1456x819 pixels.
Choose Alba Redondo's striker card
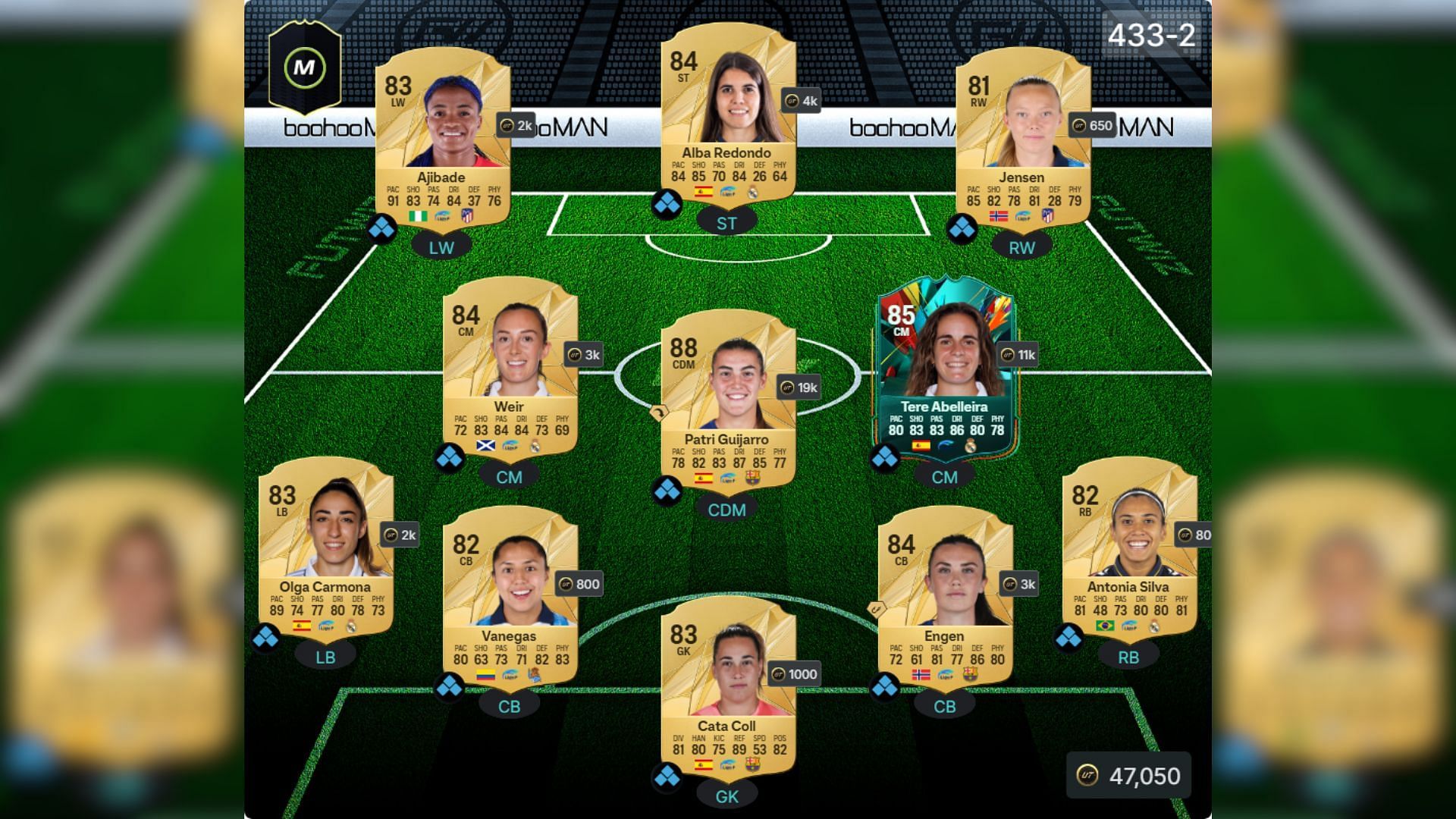click(x=727, y=114)
